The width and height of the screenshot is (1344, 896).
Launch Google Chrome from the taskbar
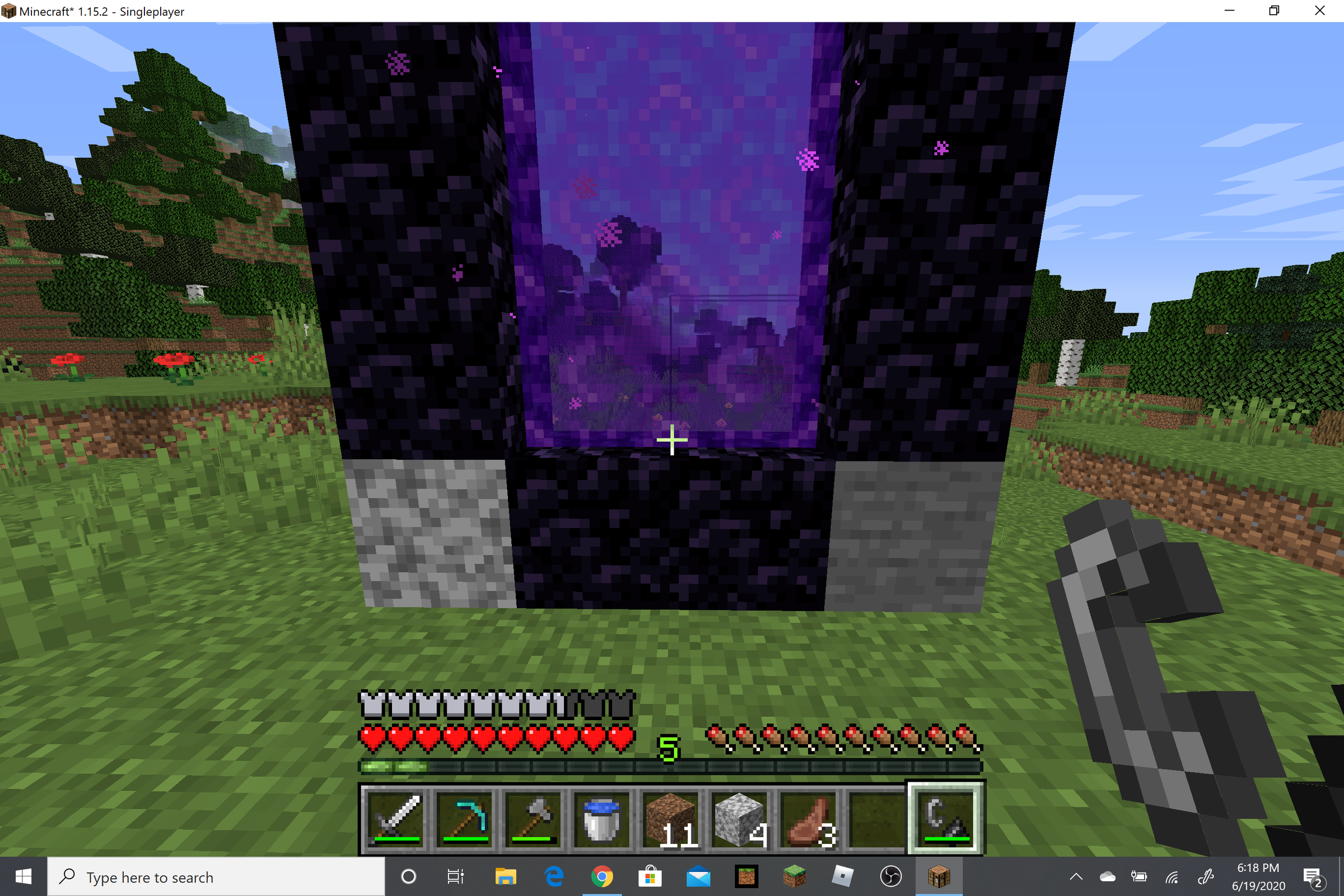(x=603, y=877)
